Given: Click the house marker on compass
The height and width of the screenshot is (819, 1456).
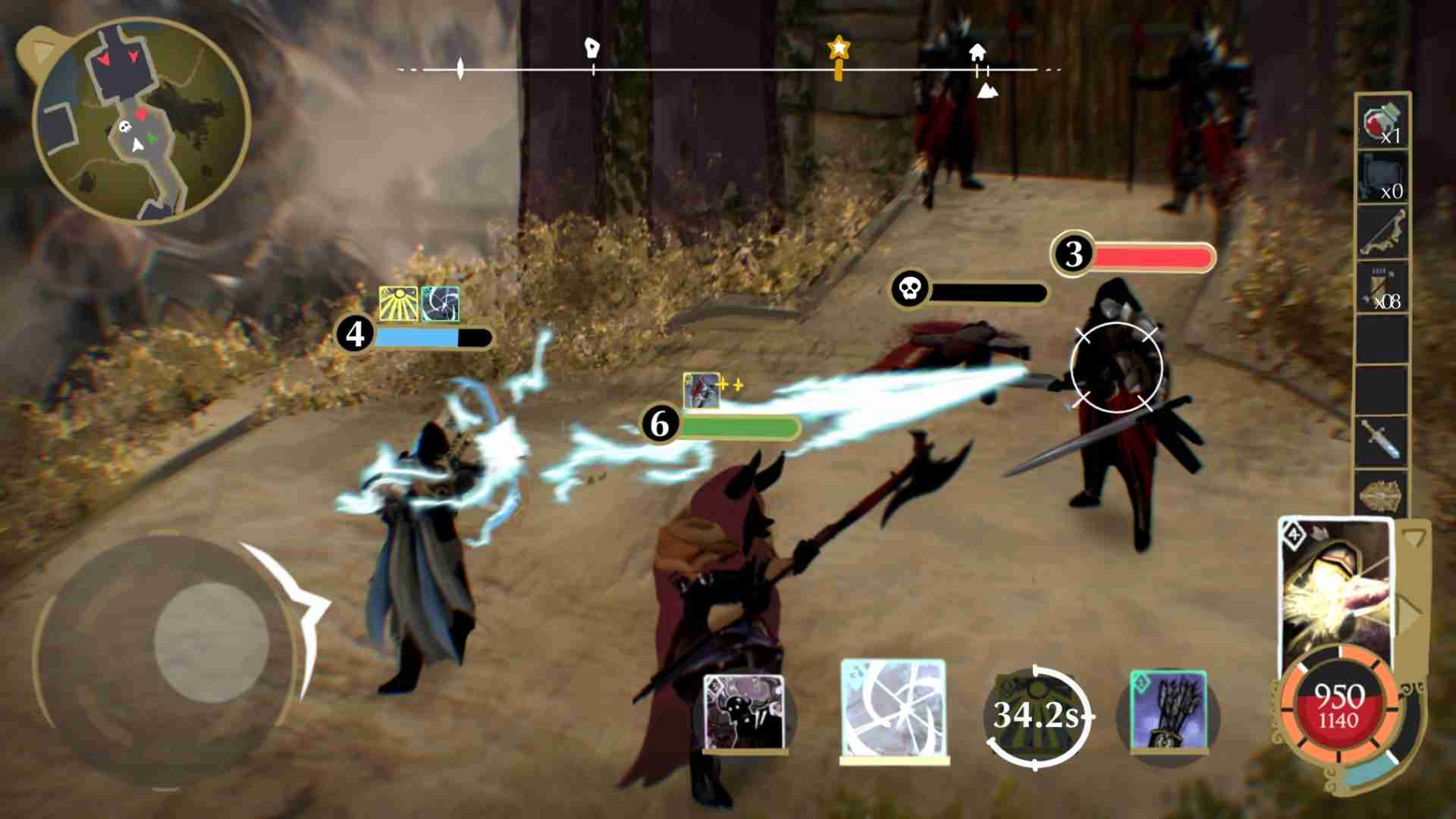Looking at the screenshot, I should click(x=977, y=53).
